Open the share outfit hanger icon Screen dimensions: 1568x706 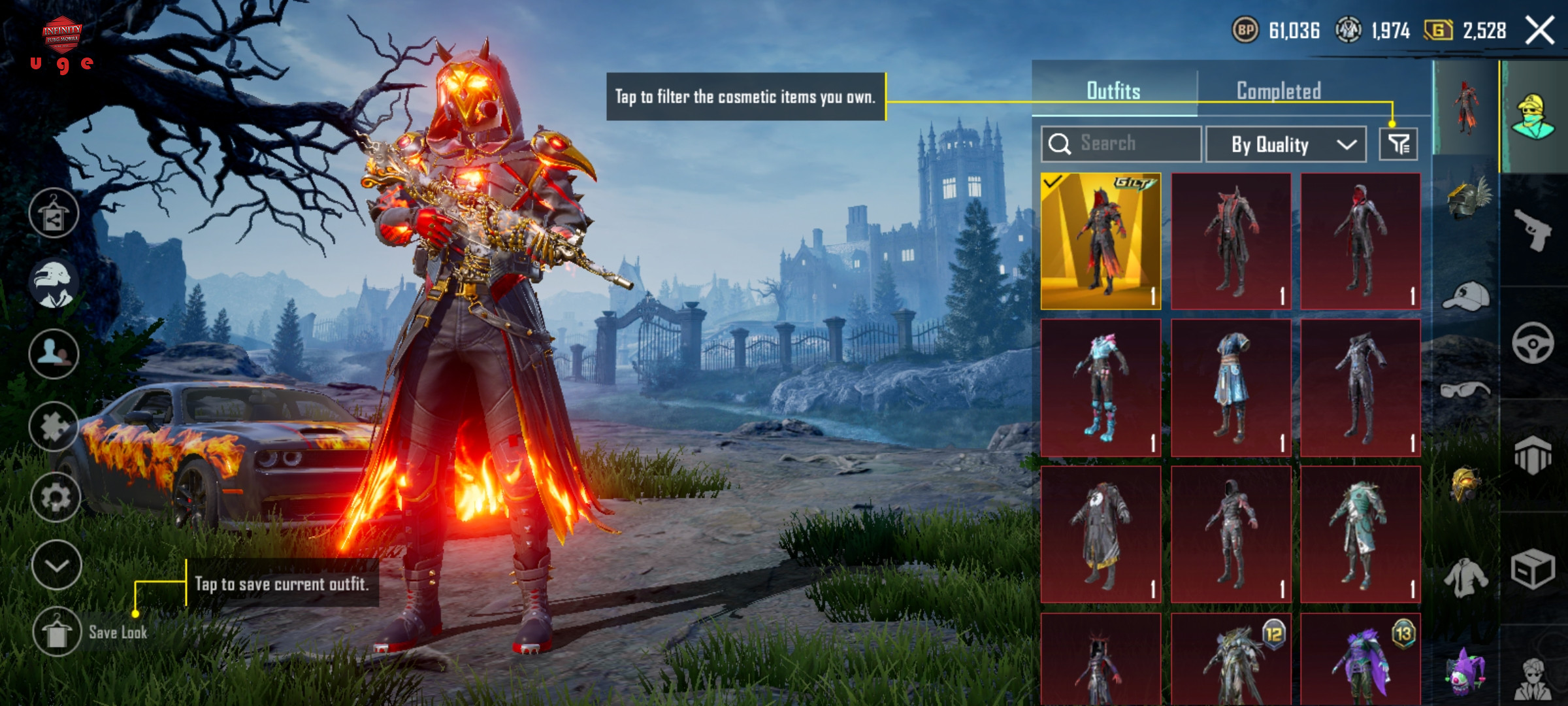click(54, 213)
